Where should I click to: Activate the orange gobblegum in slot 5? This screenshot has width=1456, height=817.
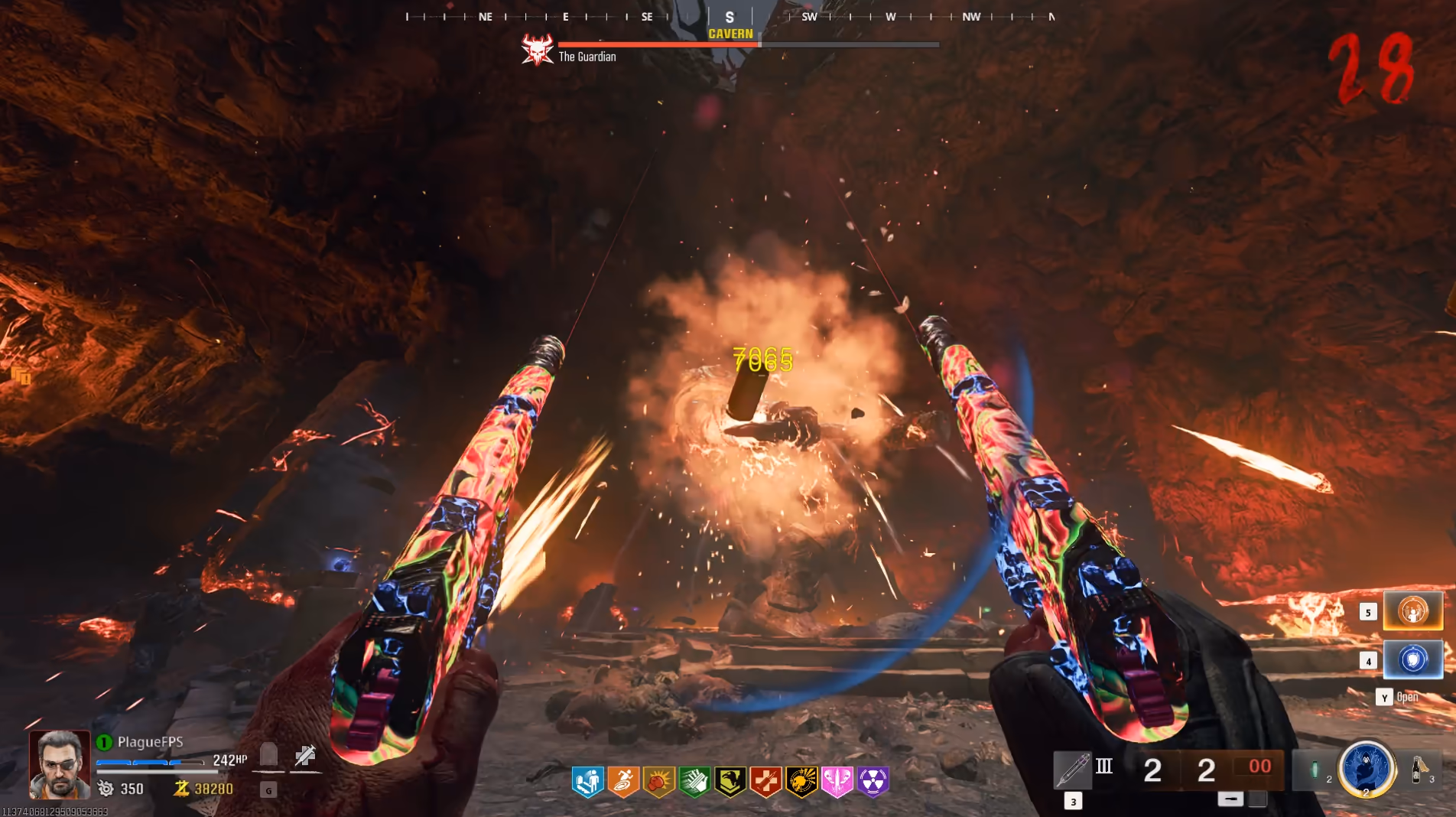click(x=1412, y=611)
